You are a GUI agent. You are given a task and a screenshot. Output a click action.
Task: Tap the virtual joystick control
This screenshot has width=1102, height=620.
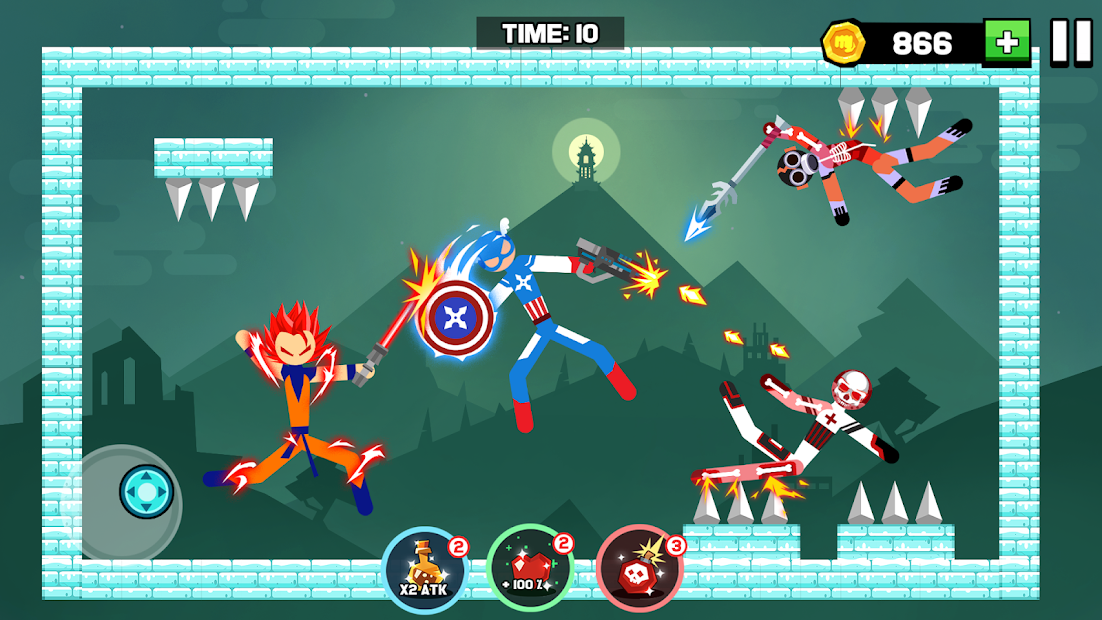point(146,492)
